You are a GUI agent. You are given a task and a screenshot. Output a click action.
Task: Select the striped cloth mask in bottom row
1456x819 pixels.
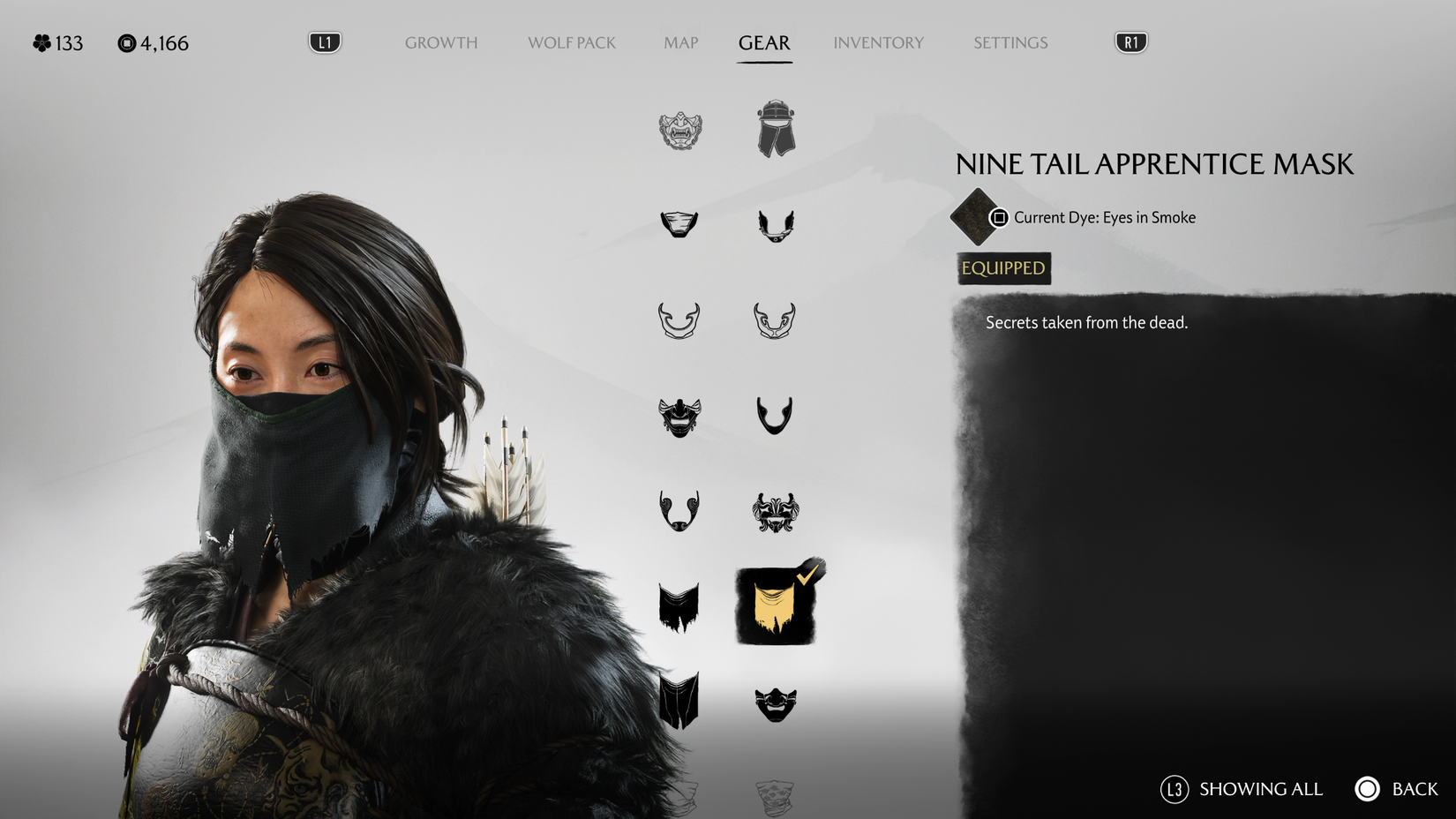(678, 702)
